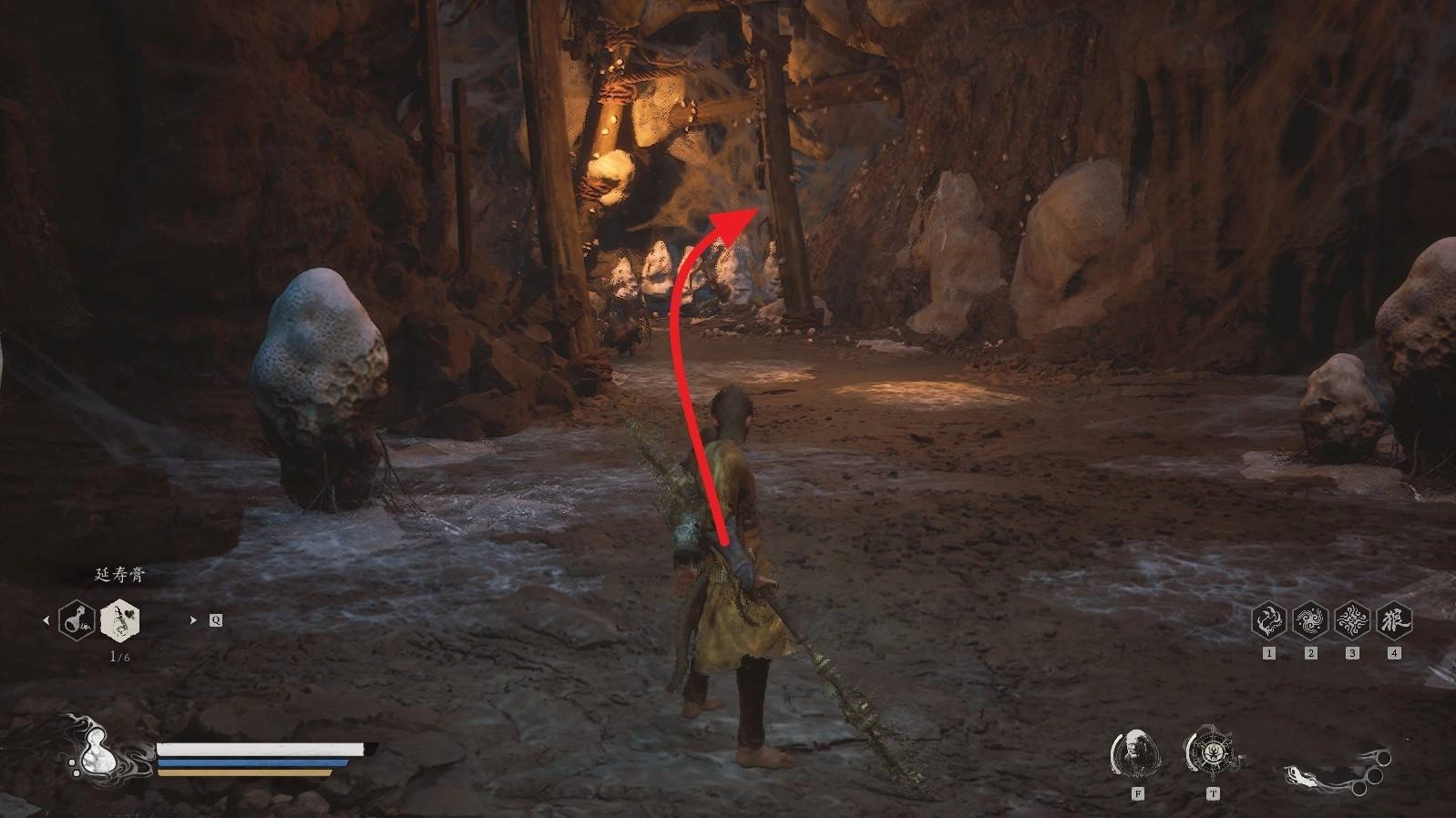Activate the 狼 wolf transformation spell
The image size is (1456, 818).
tap(1394, 621)
